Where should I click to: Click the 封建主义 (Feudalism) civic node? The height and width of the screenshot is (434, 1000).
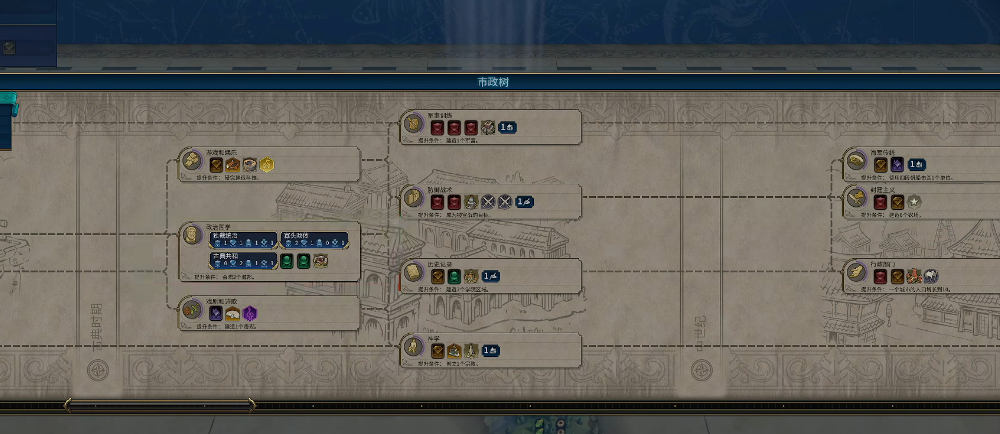[x=857, y=198]
